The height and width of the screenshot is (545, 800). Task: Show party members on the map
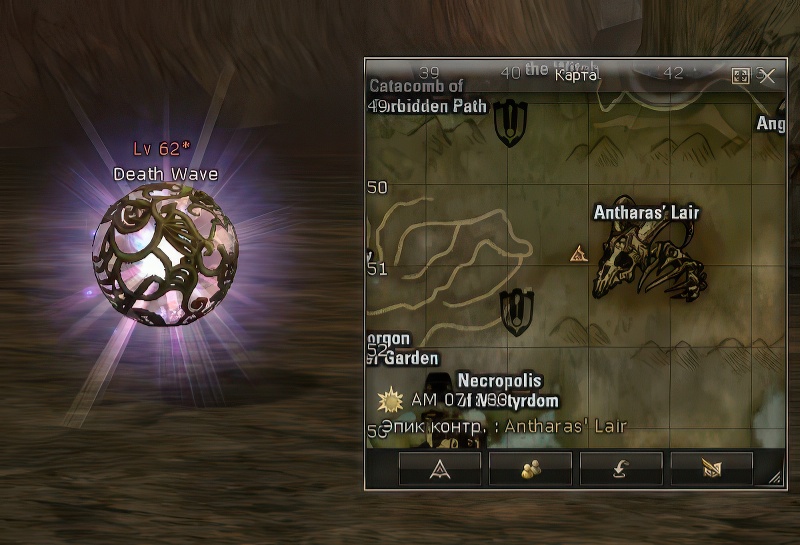pyautogui.click(x=530, y=468)
